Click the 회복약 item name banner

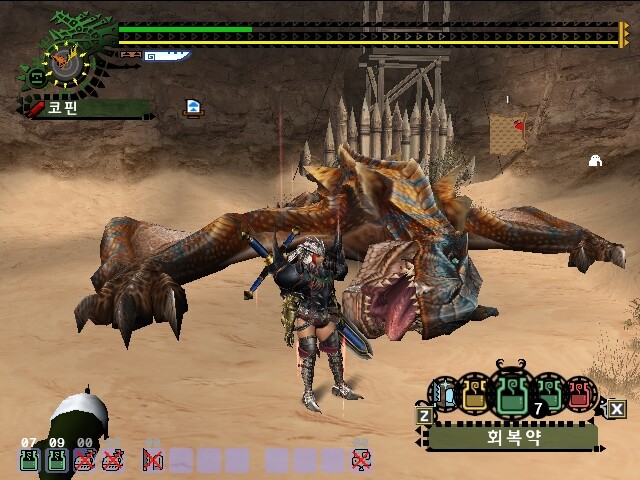point(512,437)
